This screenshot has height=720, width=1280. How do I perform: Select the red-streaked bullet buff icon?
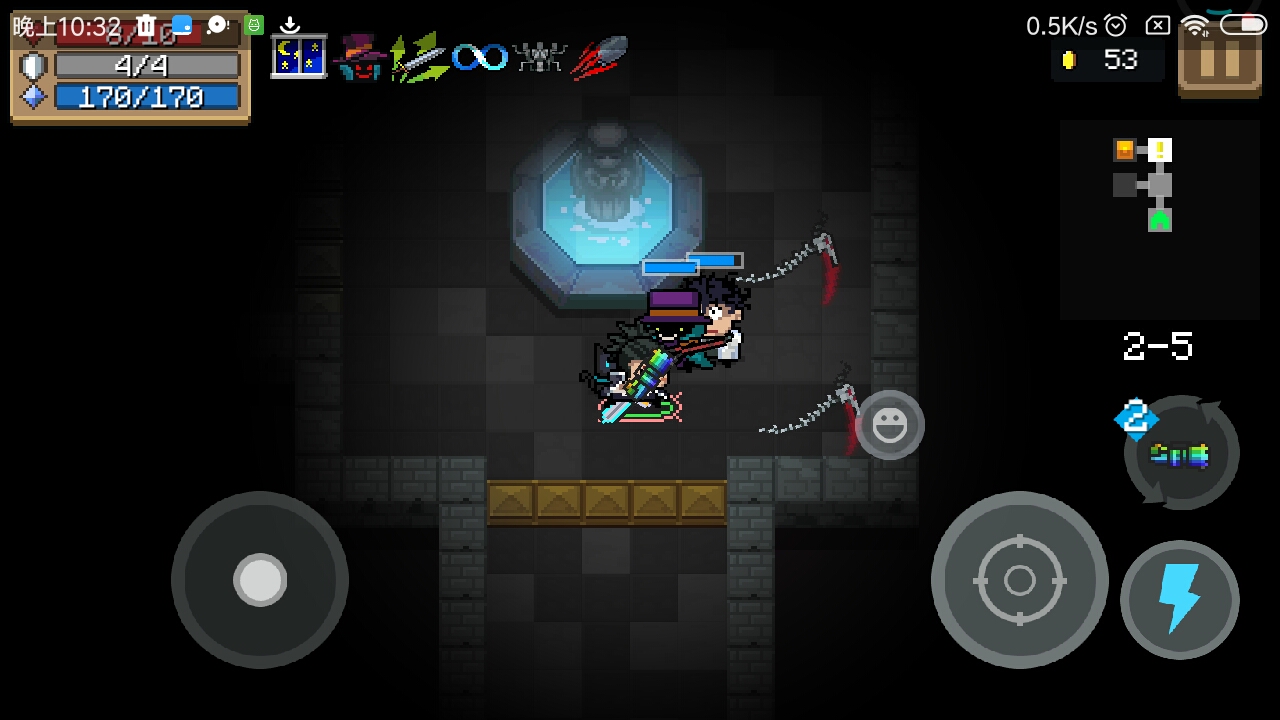pyautogui.click(x=600, y=57)
